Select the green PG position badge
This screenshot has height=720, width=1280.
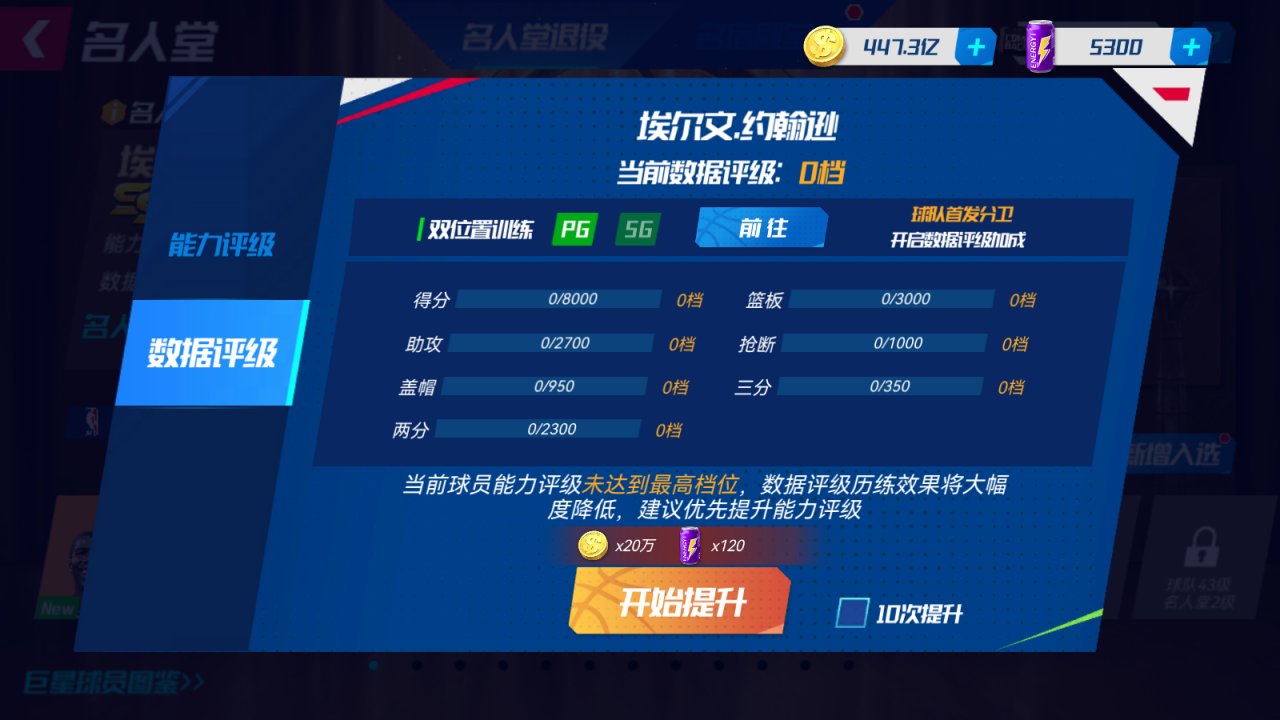click(573, 229)
